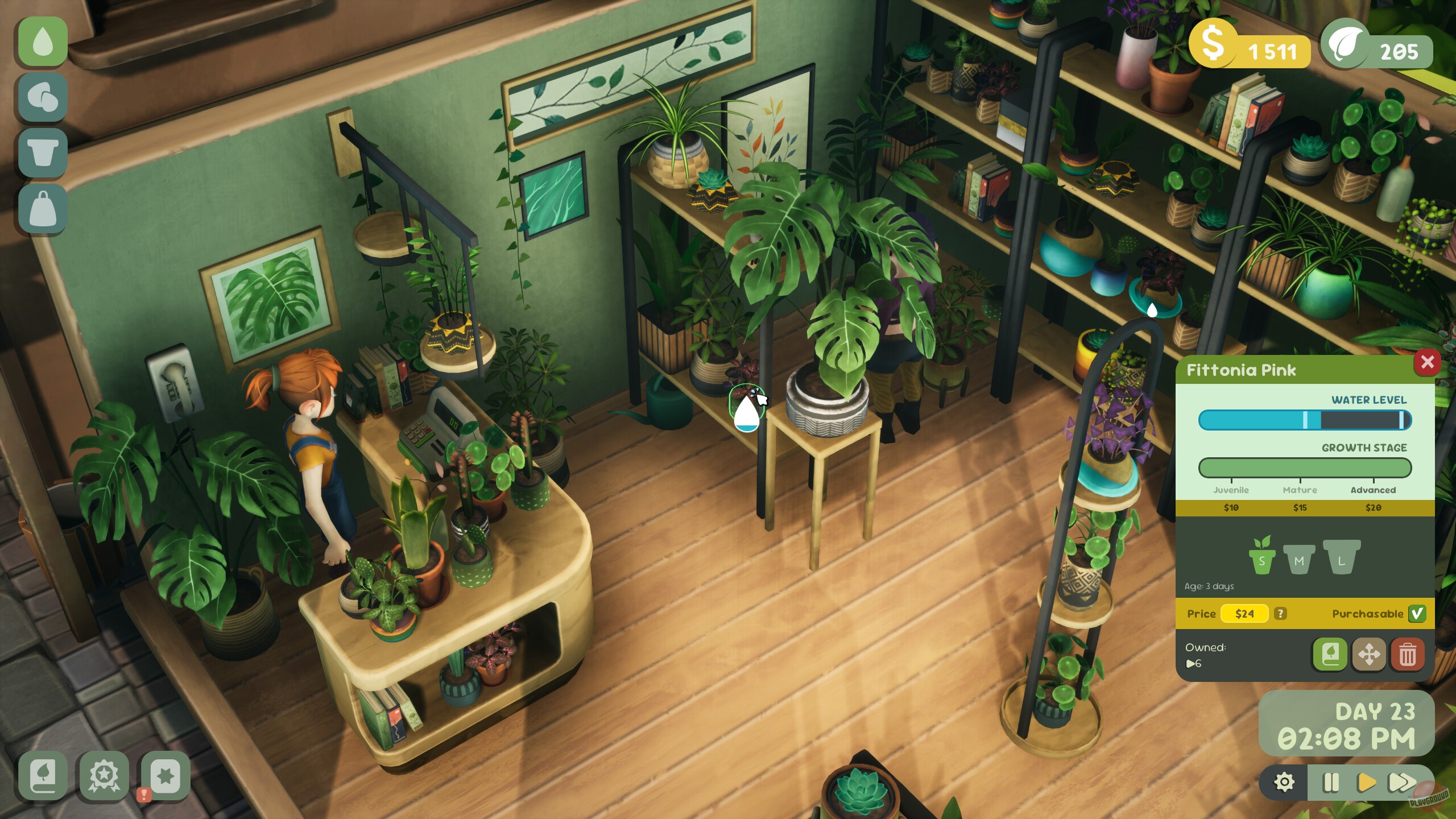
Task: Select the watering can tool
Action: 42,42
